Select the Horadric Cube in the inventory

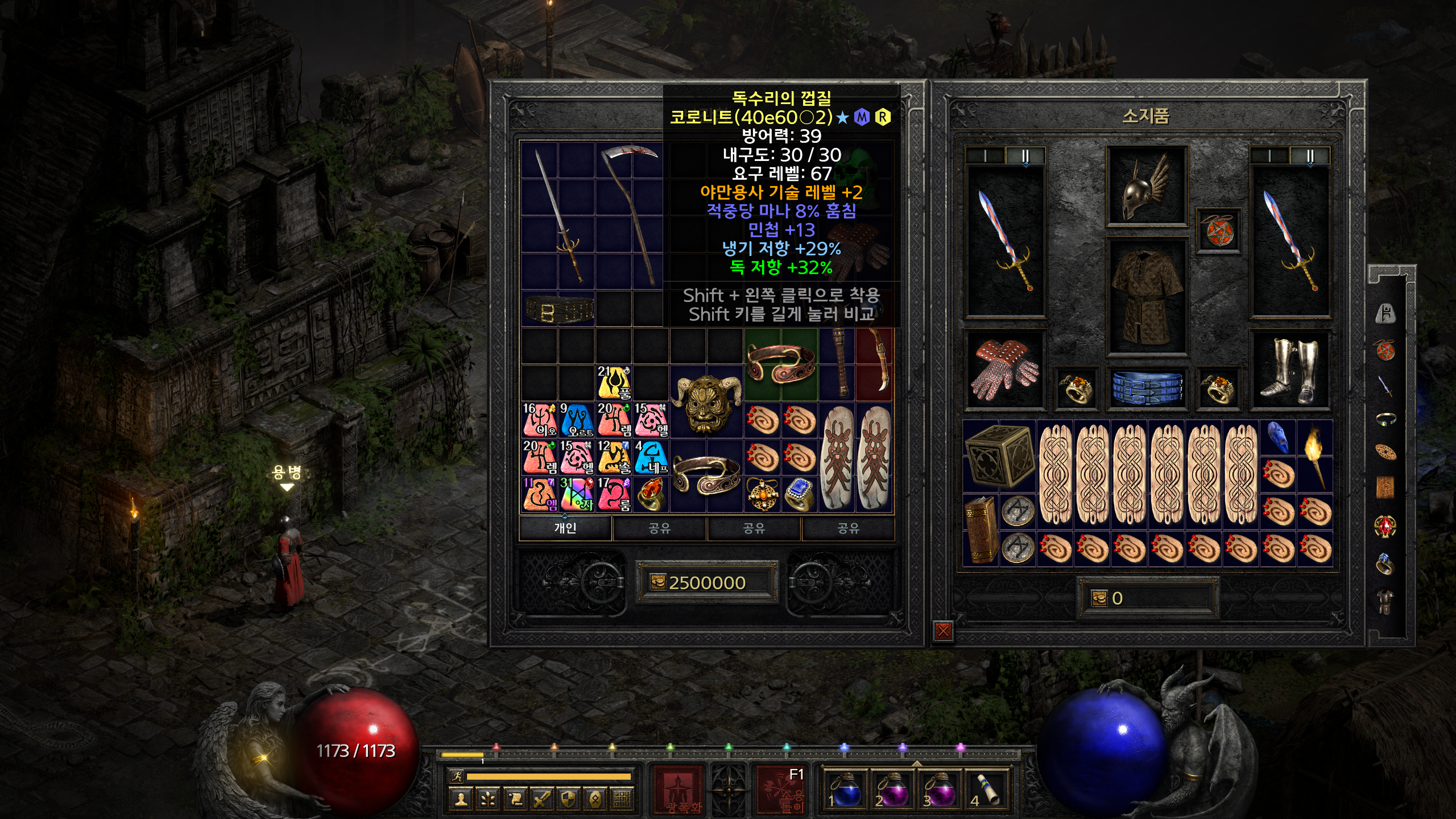999,456
